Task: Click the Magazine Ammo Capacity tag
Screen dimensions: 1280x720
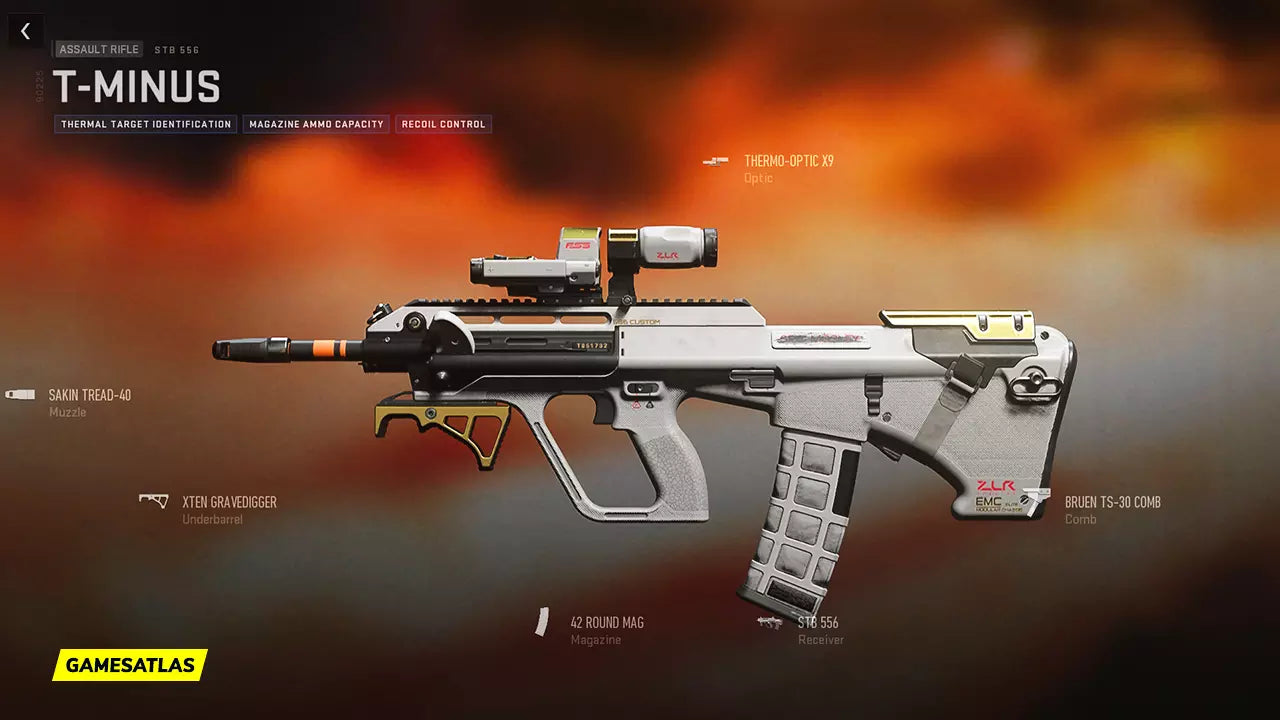Action: (x=316, y=124)
